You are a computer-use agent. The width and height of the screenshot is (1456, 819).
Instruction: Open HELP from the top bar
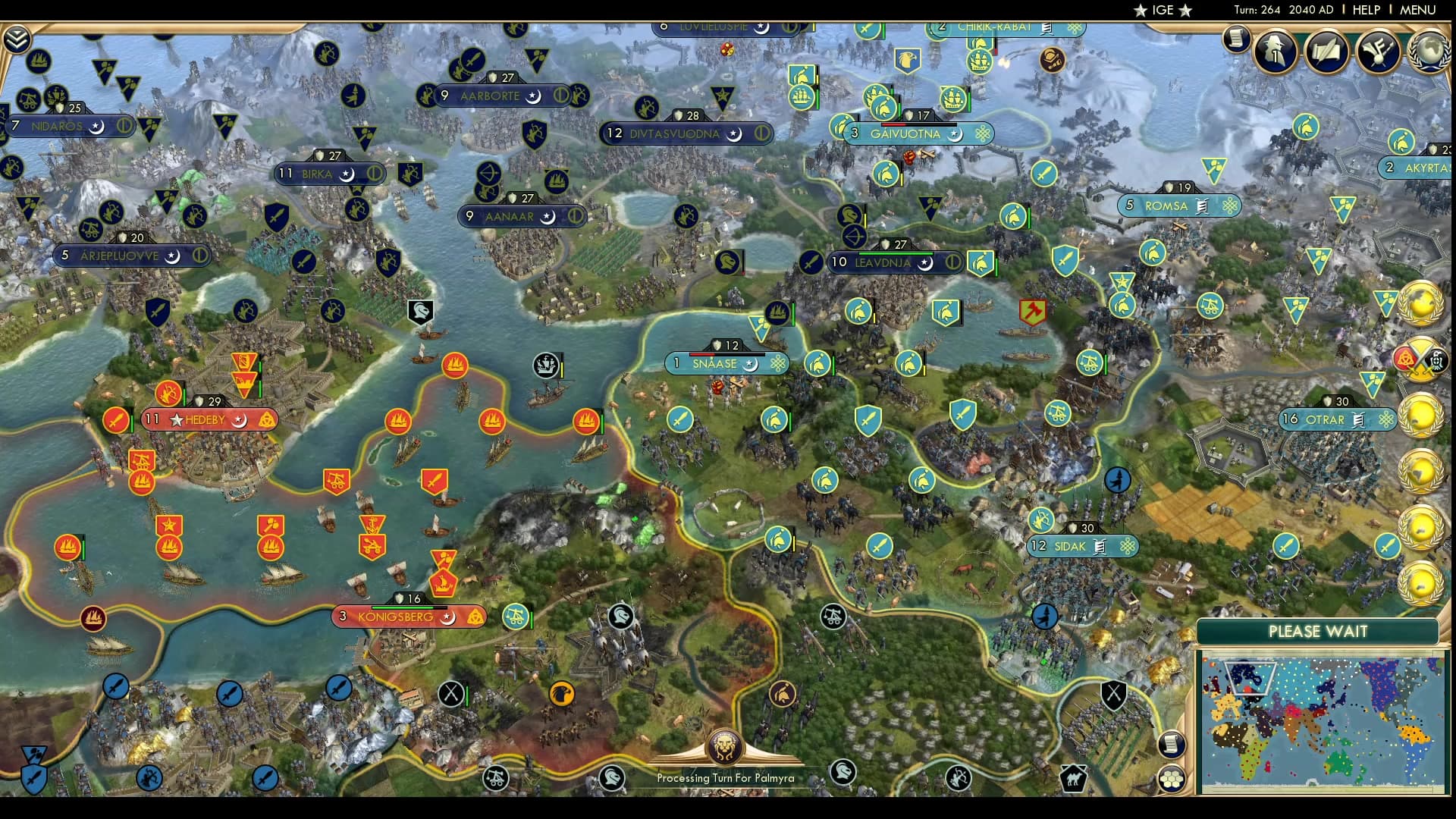coord(1365,10)
